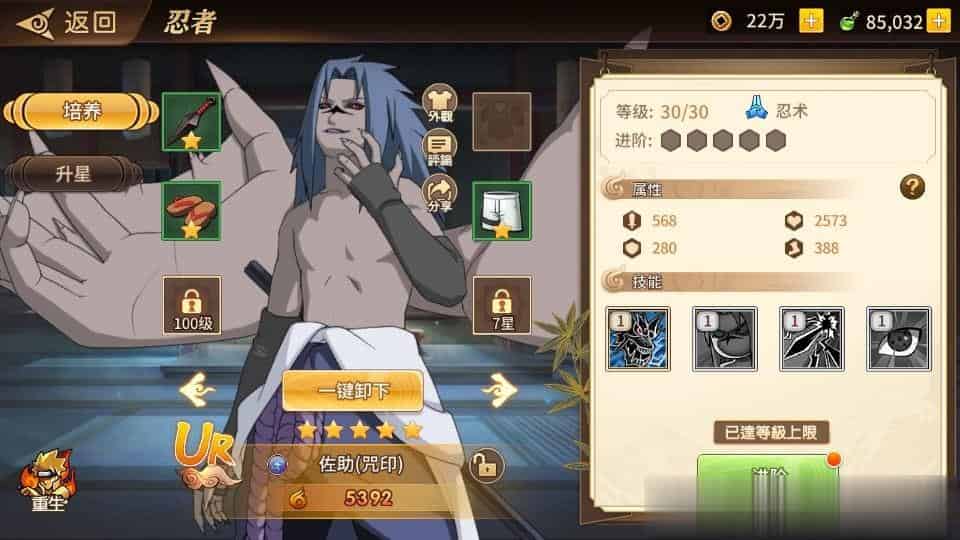Select the white shorts equipment slot
Image resolution: width=960 pixels, height=540 pixels.
tap(502, 210)
